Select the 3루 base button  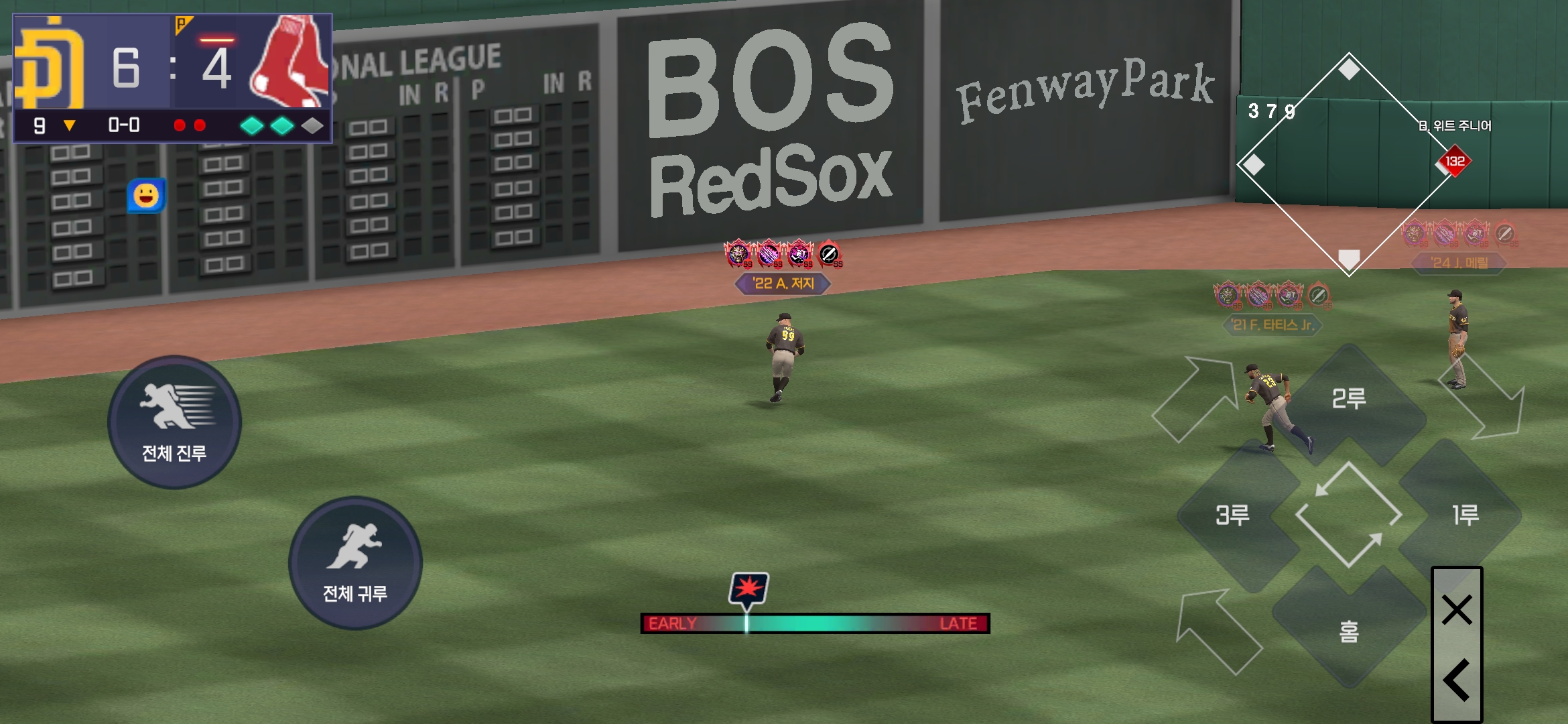pos(1233,515)
